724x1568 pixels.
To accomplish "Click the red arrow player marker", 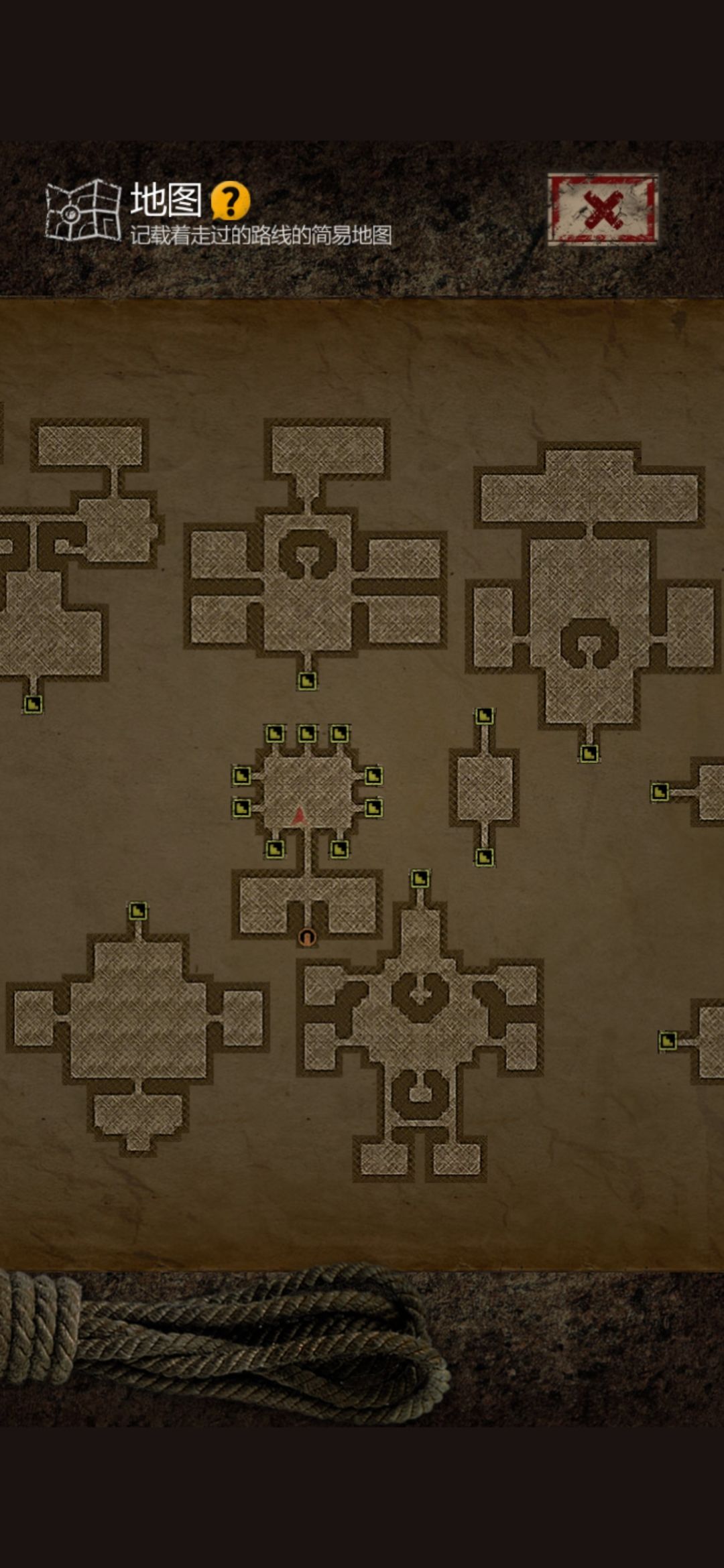I will point(299,815).
